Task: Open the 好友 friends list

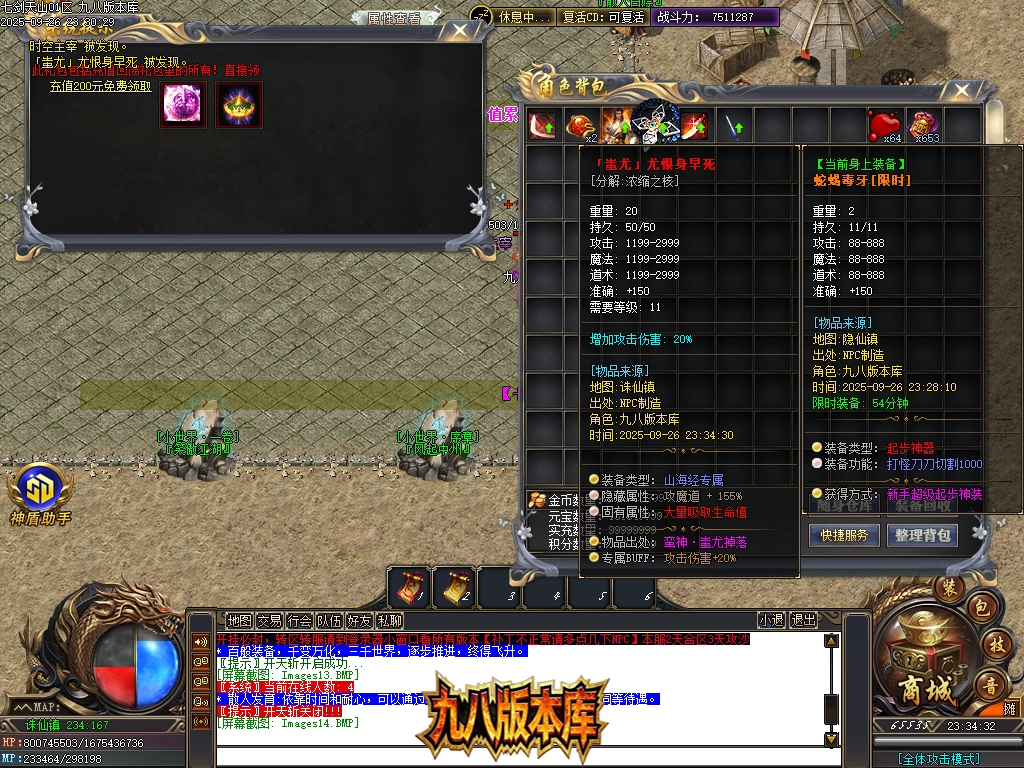Action: click(x=359, y=621)
